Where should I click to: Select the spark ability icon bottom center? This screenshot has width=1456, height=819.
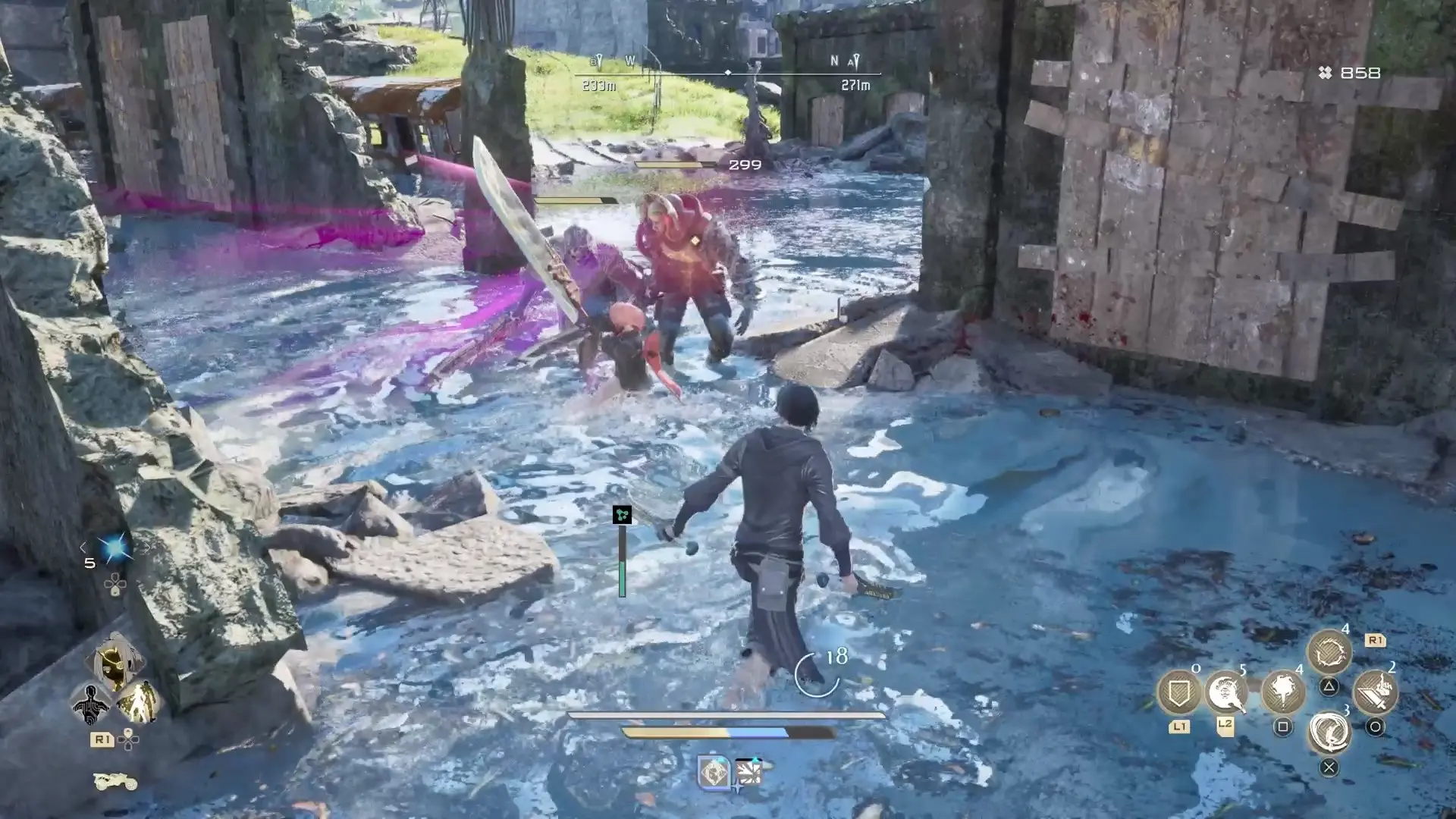[750, 772]
